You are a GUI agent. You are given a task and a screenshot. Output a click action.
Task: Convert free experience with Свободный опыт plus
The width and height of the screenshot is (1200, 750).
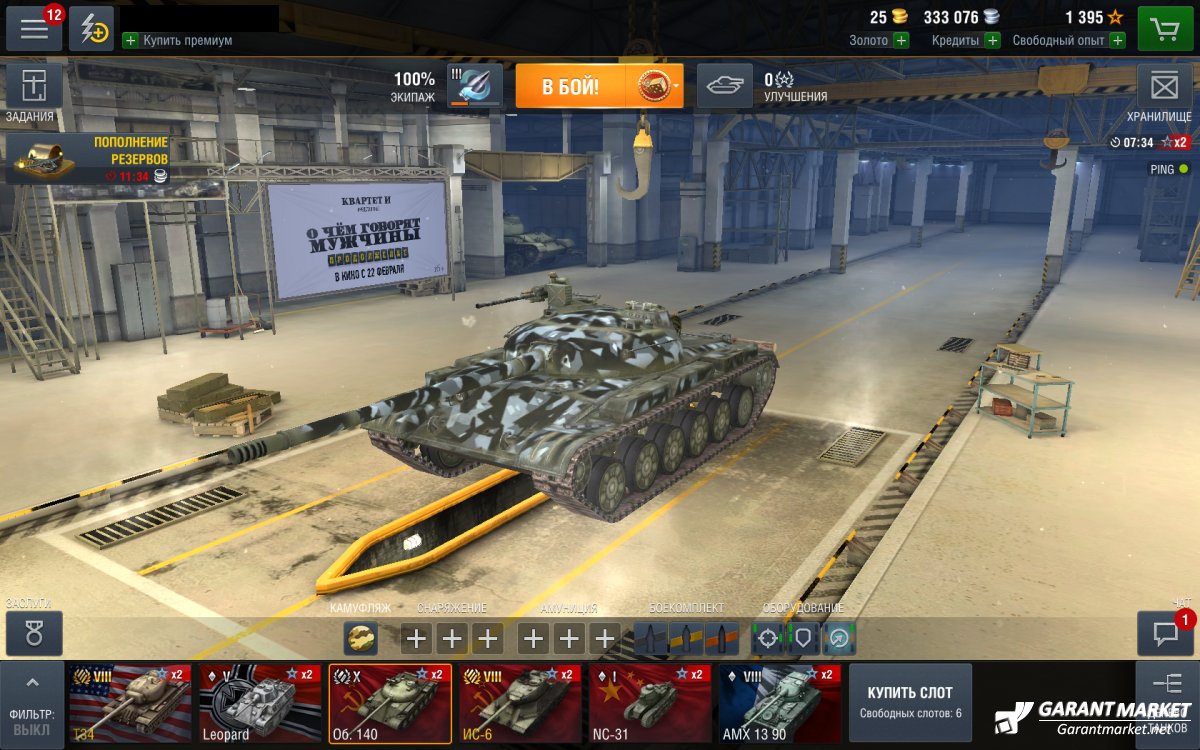[1117, 40]
